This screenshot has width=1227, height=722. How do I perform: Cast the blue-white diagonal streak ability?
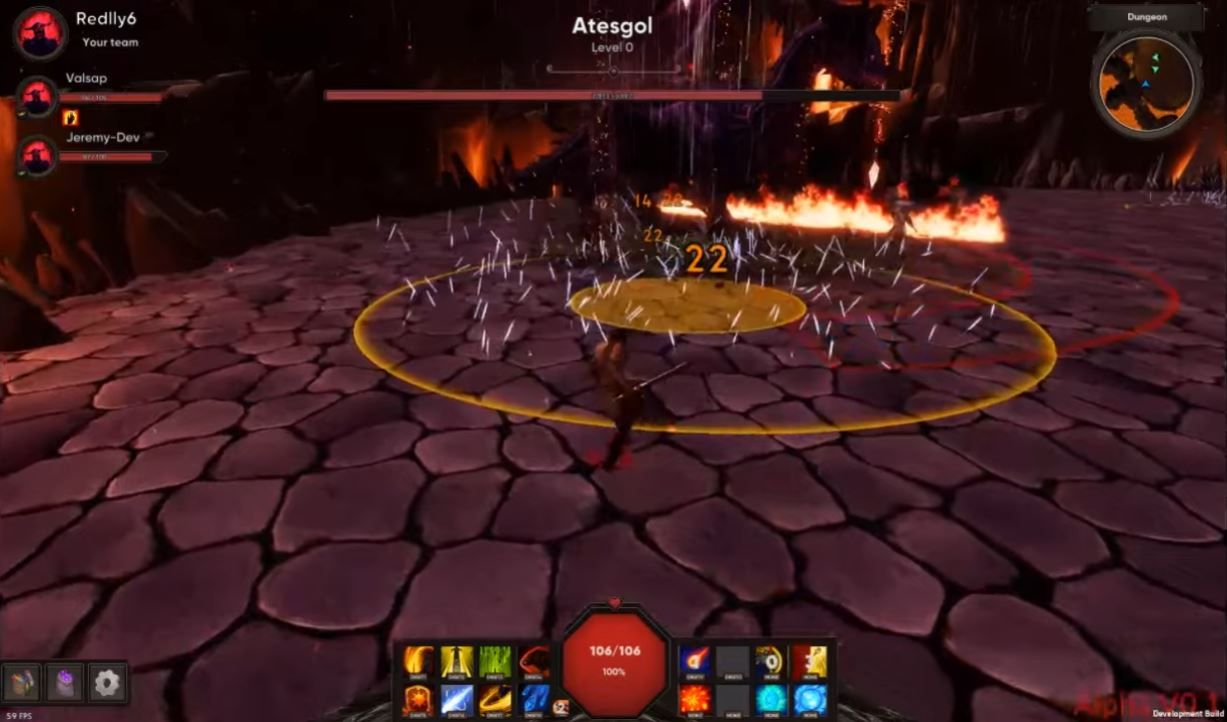tap(457, 699)
